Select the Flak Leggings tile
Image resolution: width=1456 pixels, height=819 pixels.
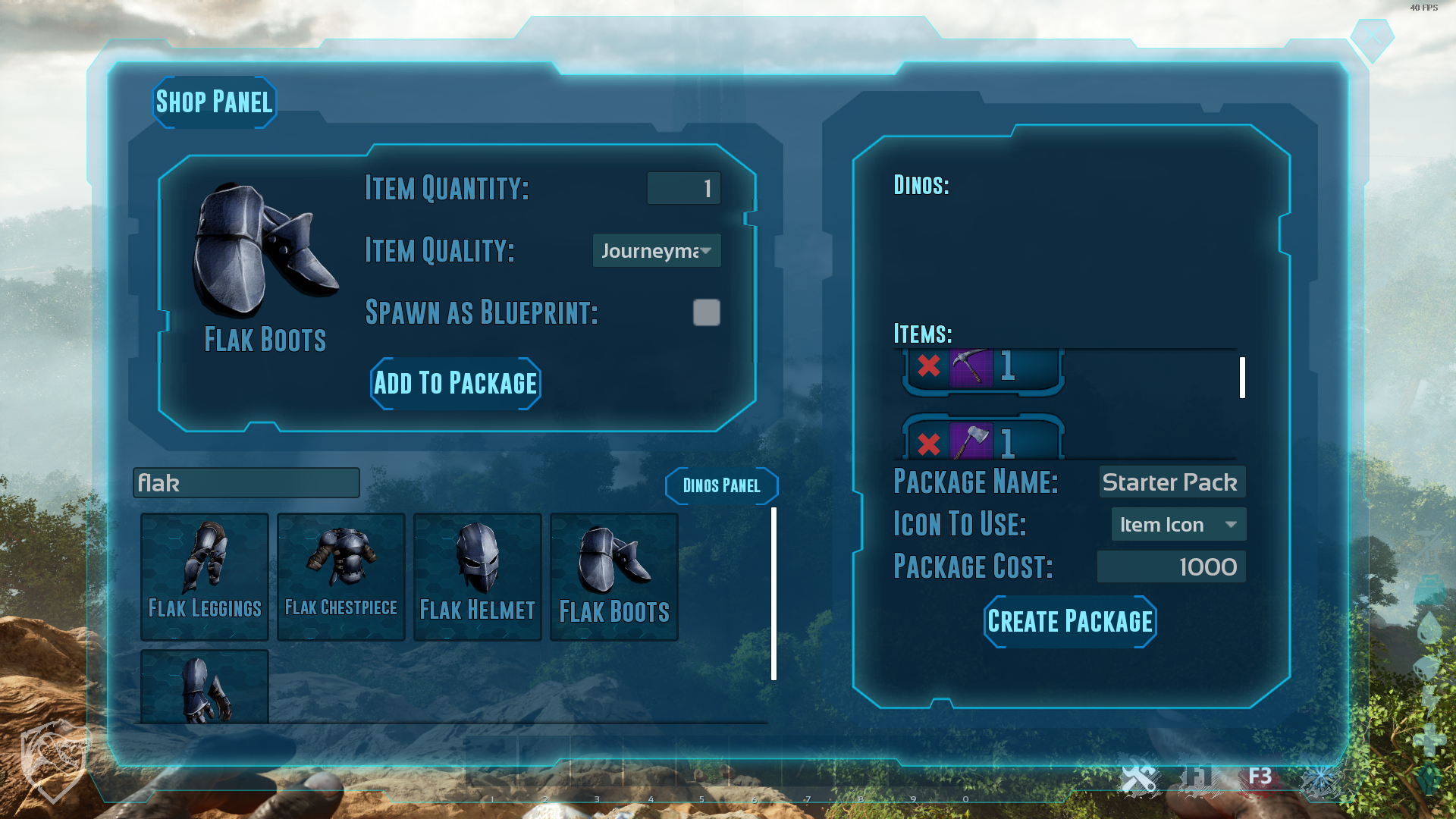(x=205, y=576)
